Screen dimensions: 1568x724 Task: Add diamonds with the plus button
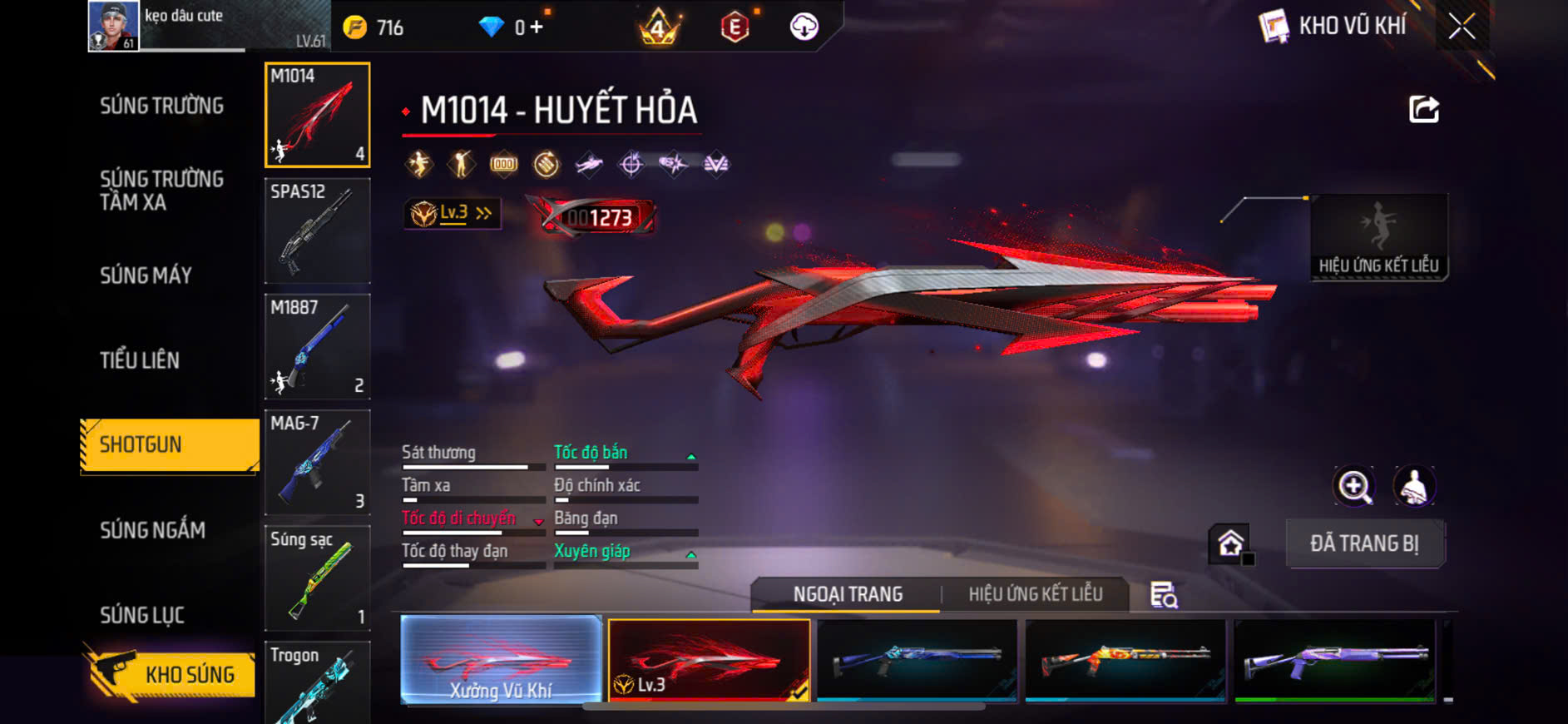tap(537, 27)
